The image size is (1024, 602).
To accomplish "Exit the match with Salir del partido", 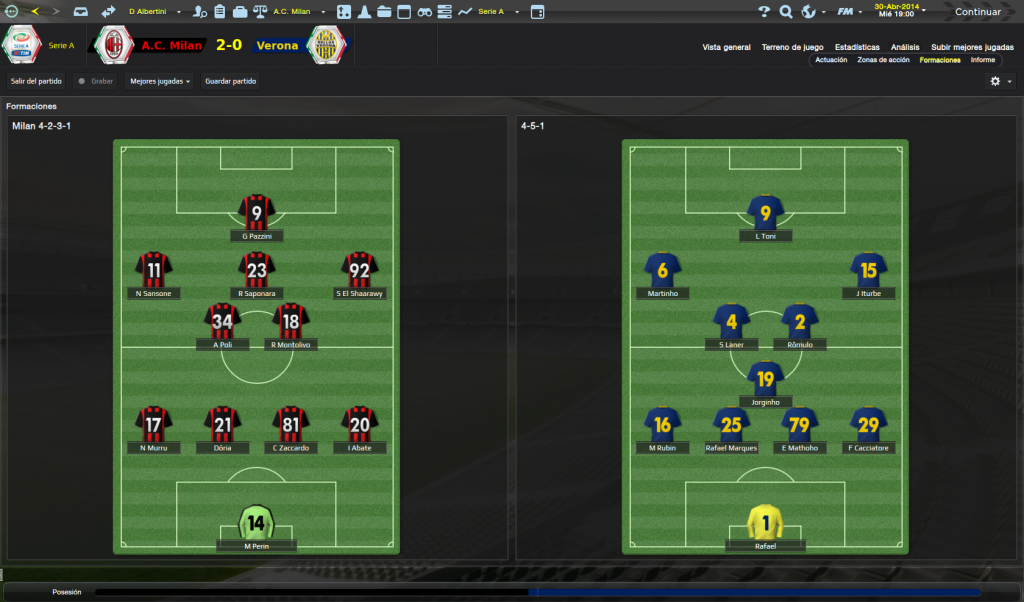I will pos(36,81).
